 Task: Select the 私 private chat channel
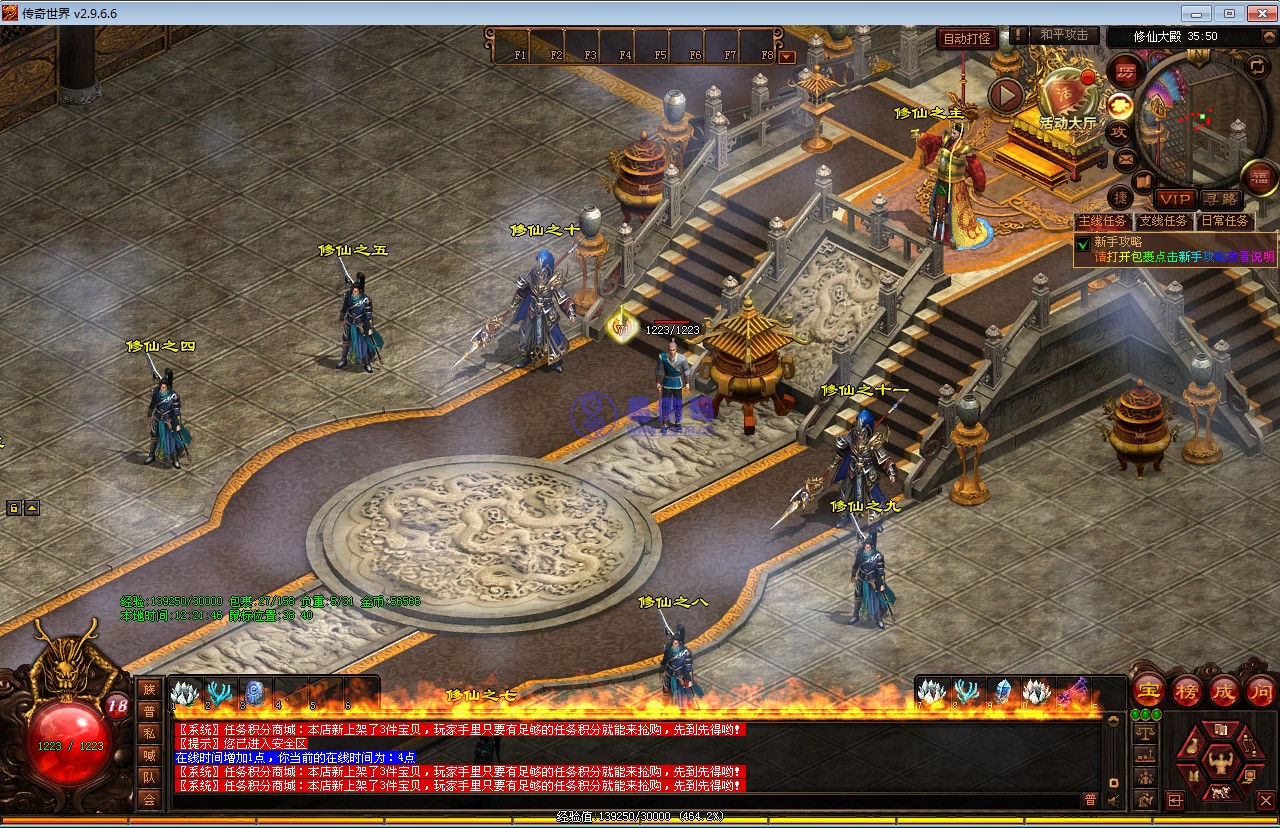(149, 733)
